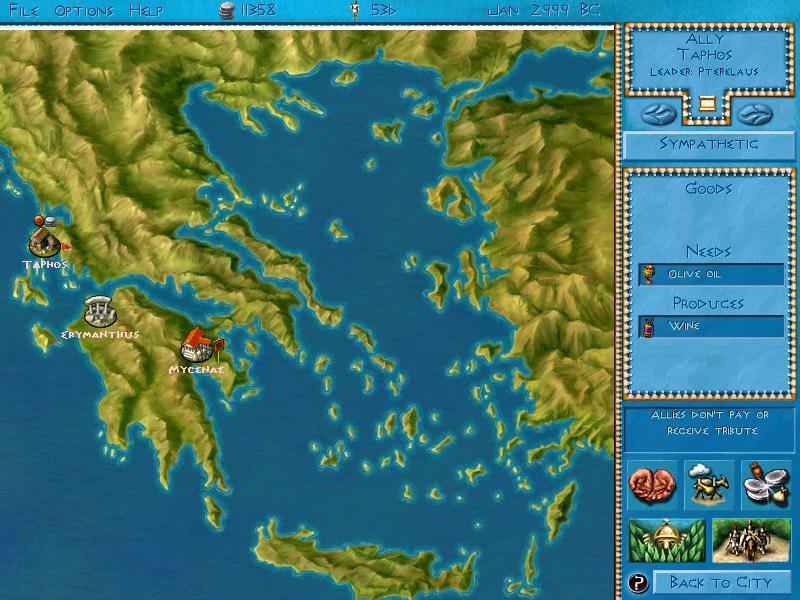This screenshot has width=800, height=600.
Task: Select the Wine produces row
Action: (x=710, y=326)
